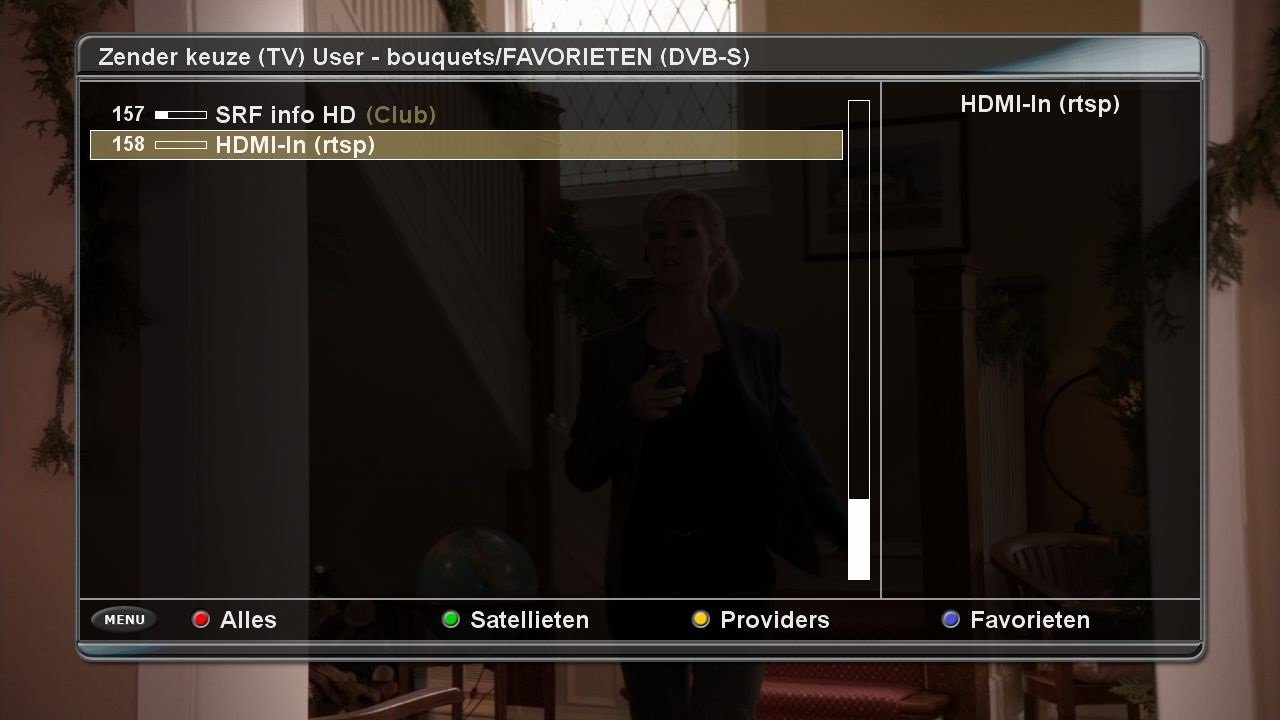
Task: Click channel number 157
Action: pyautogui.click(x=127, y=114)
